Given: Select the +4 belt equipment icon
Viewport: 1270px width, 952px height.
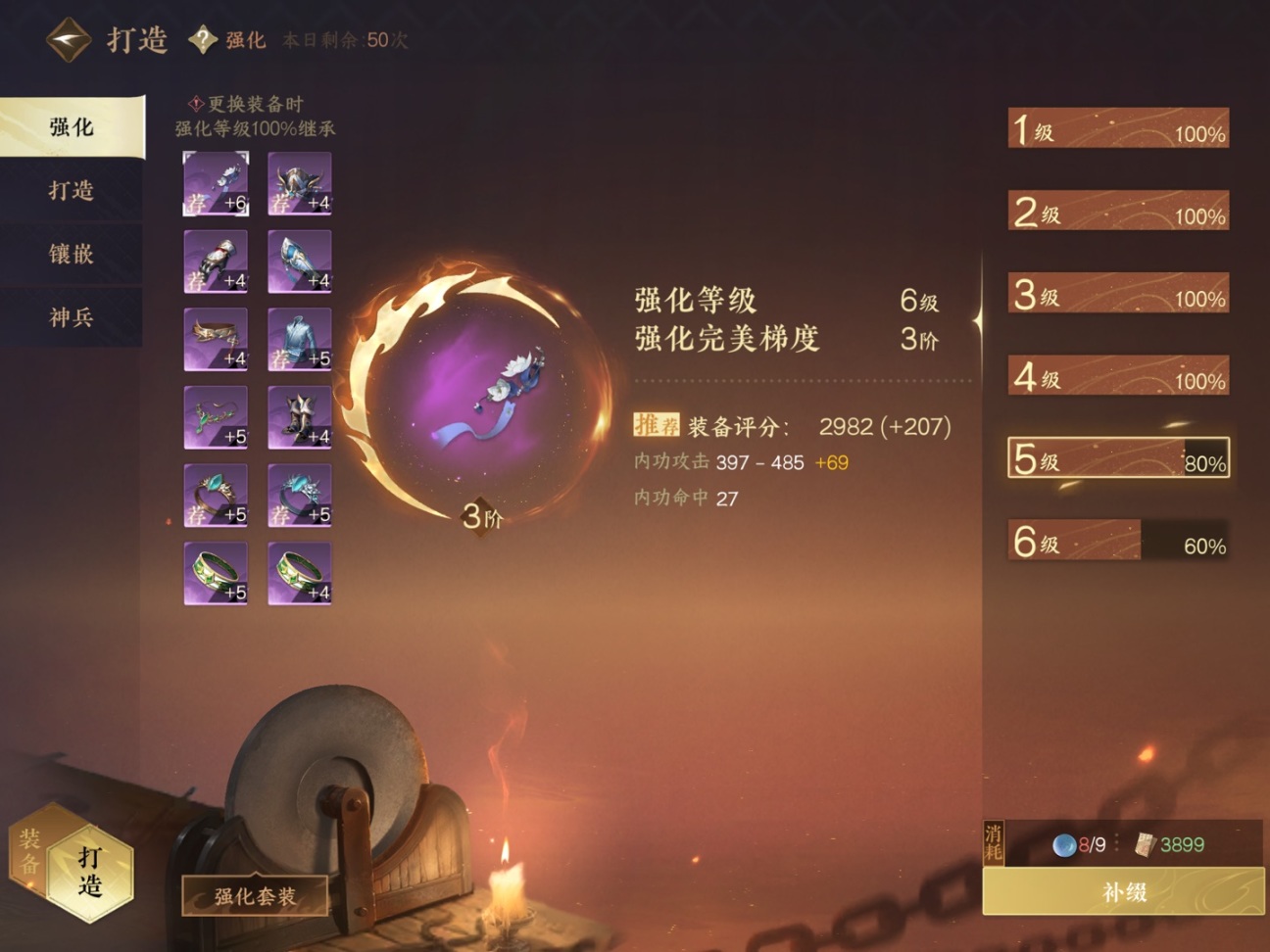Looking at the screenshot, I should tap(216, 337).
